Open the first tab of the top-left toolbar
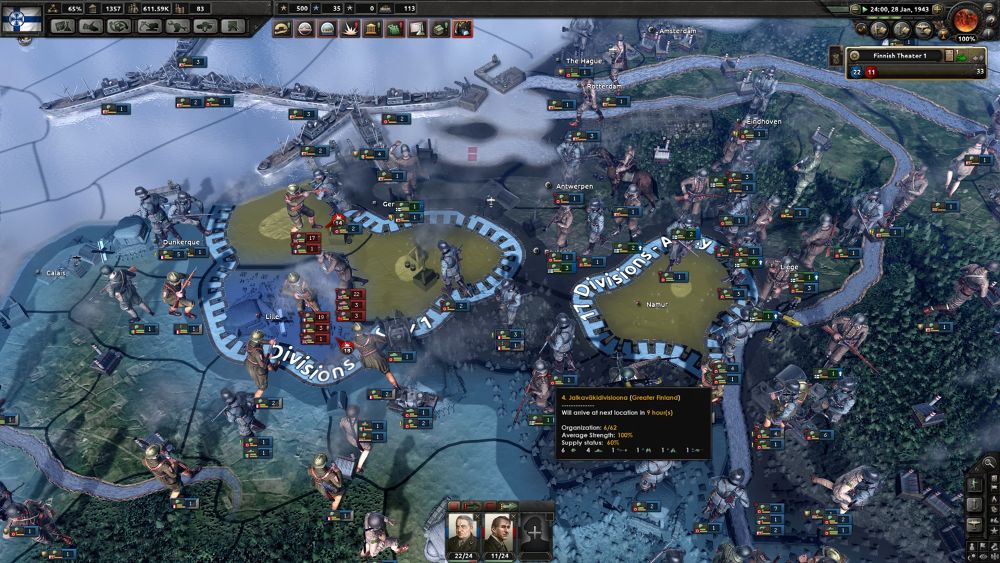1000x563 pixels. (63, 27)
